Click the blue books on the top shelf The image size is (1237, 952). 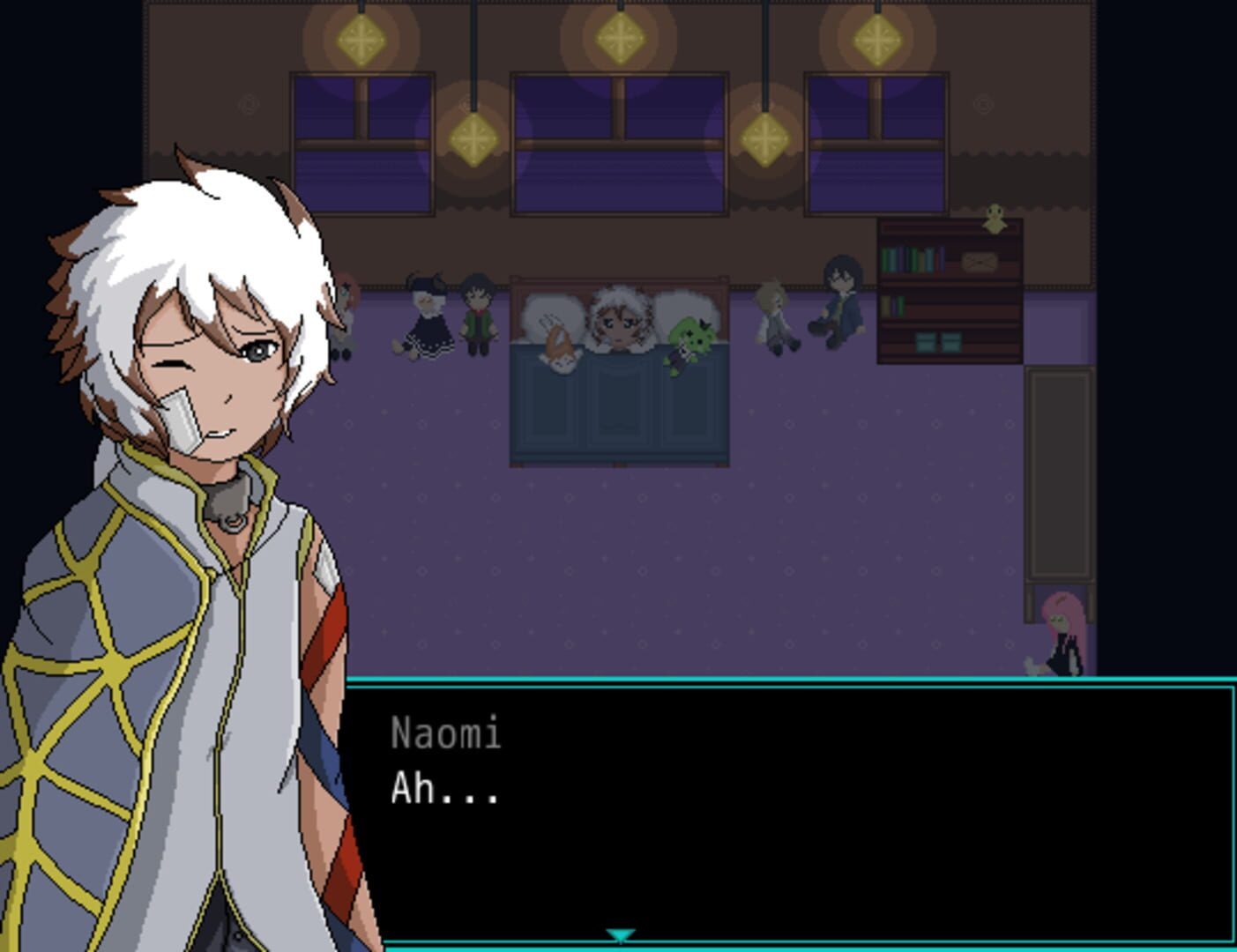pos(913,260)
